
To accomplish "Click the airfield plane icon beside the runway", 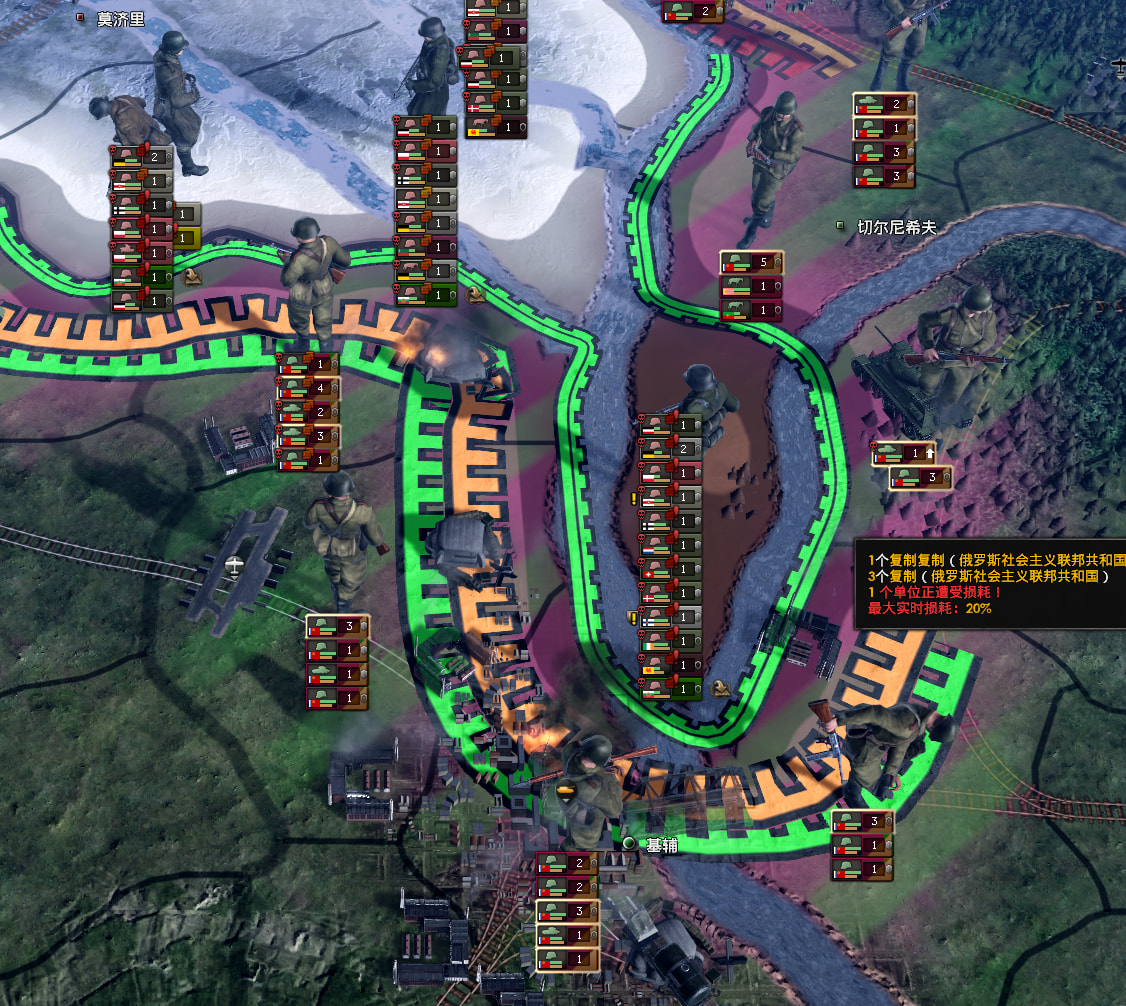I will (x=234, y=565).
